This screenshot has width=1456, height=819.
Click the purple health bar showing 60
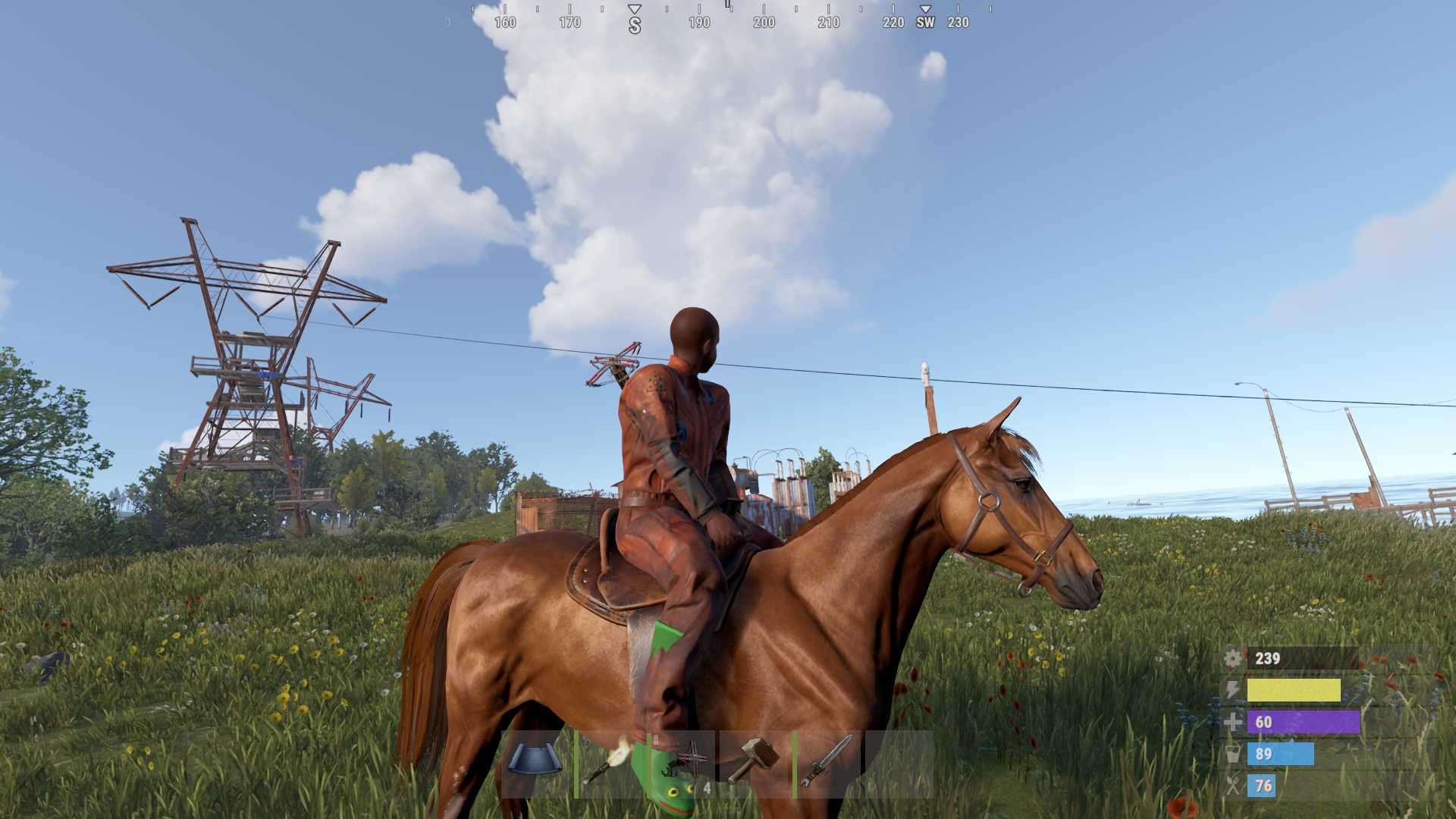click(1302, 723)
